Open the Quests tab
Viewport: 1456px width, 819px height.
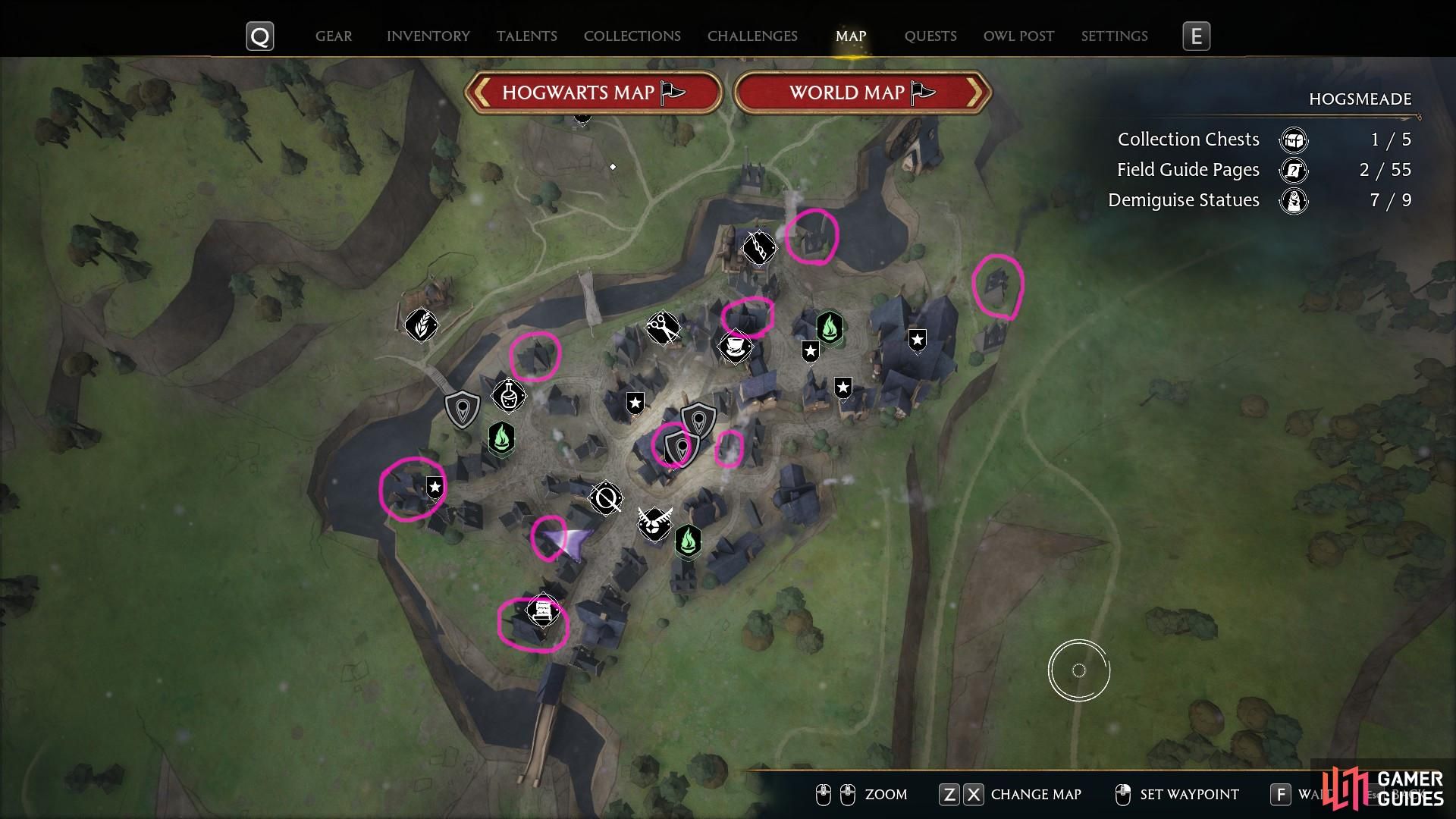[930, 36]
